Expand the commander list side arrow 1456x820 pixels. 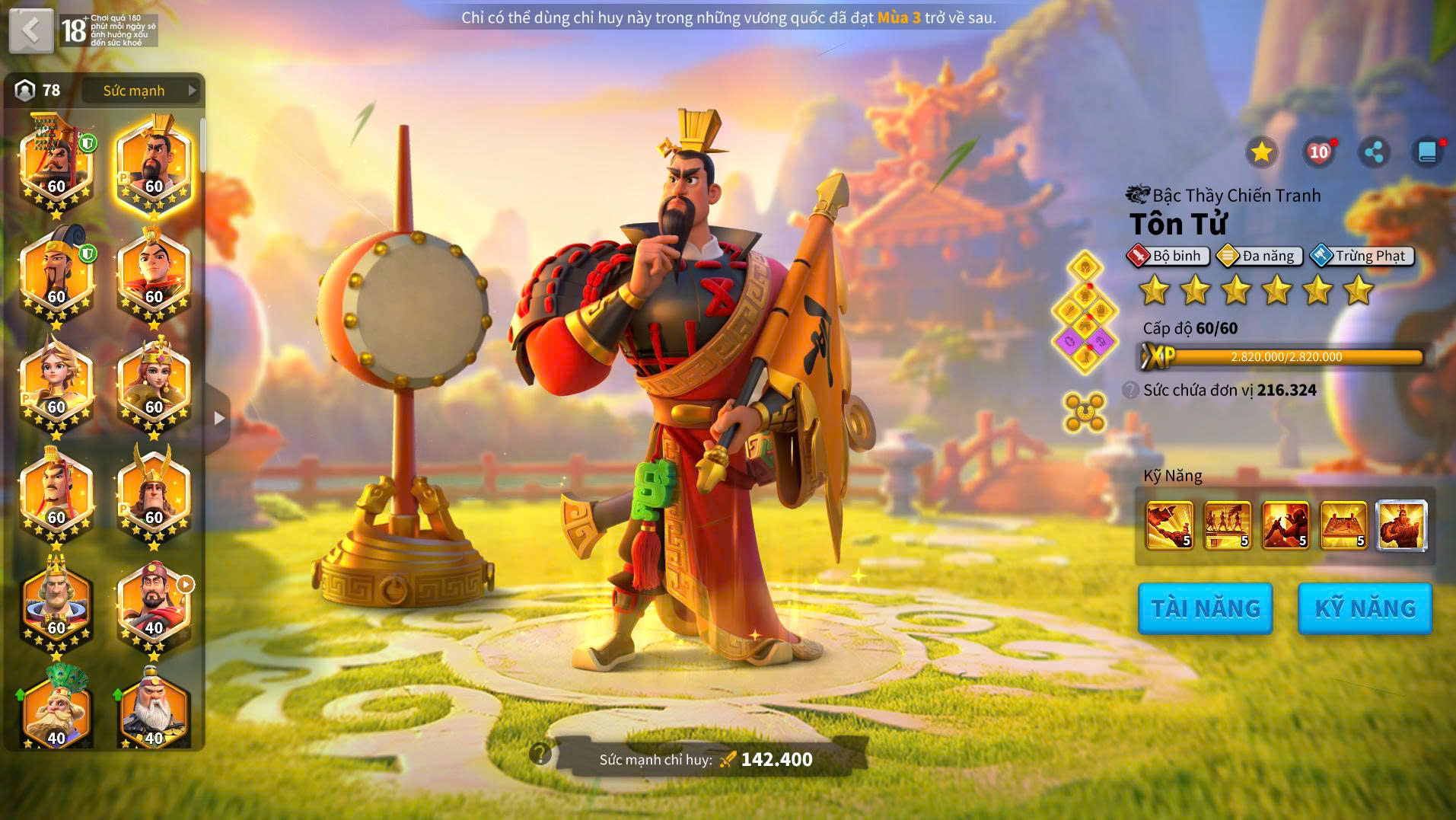(x=219, y=418)
